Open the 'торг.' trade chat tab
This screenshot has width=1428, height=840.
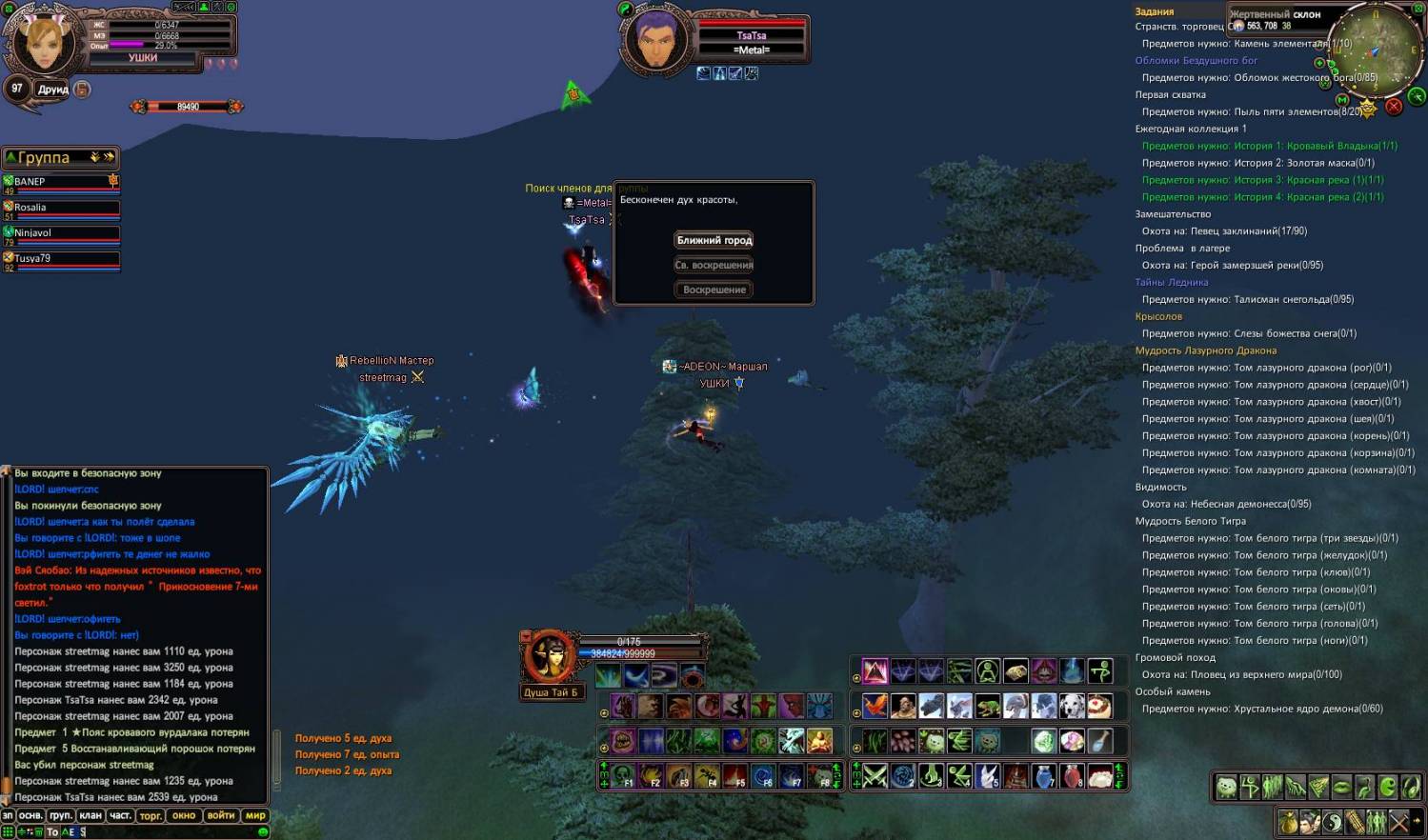[151, 815]
